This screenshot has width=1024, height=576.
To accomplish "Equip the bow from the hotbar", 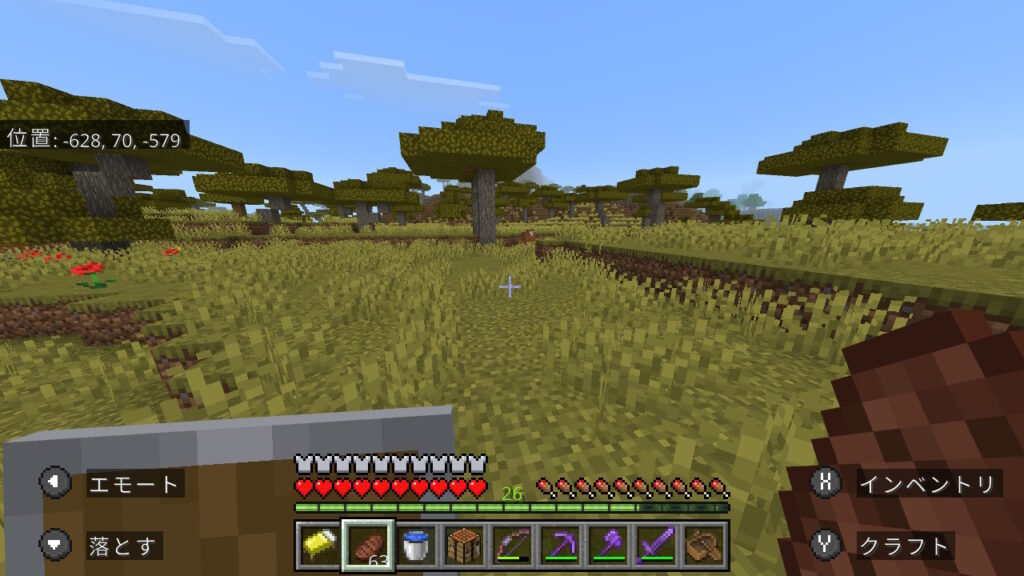I will click(x=512, y=546).
